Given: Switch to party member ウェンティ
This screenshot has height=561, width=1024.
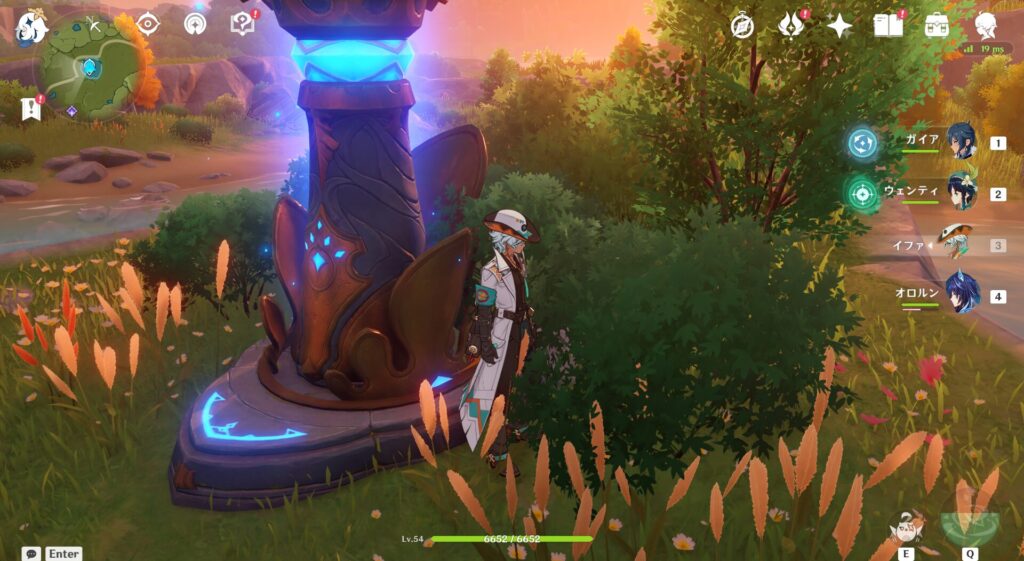Looking at the screenshot, I should coord(962,192).
